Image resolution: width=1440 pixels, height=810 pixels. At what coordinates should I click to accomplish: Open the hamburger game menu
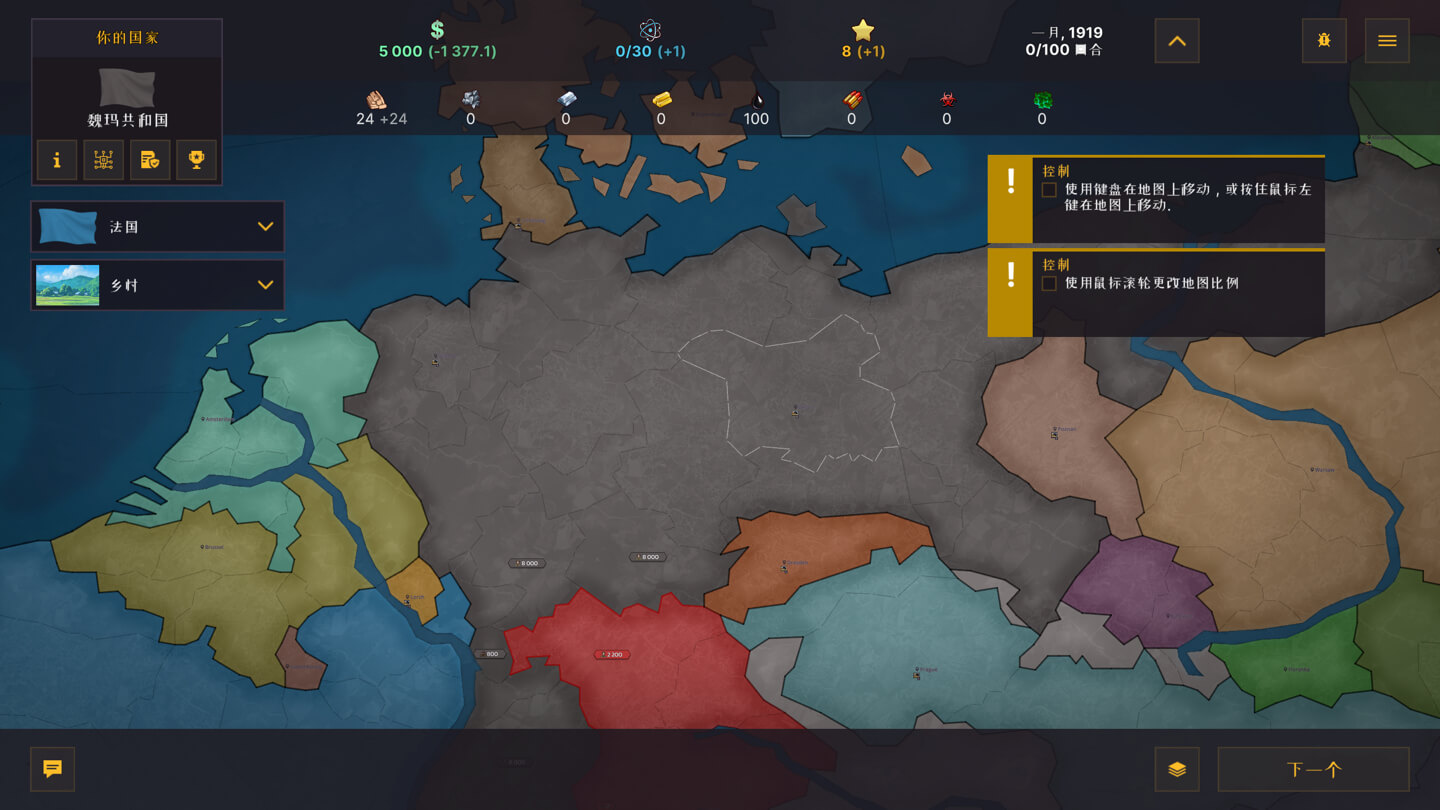click(x=1387, y=40)
